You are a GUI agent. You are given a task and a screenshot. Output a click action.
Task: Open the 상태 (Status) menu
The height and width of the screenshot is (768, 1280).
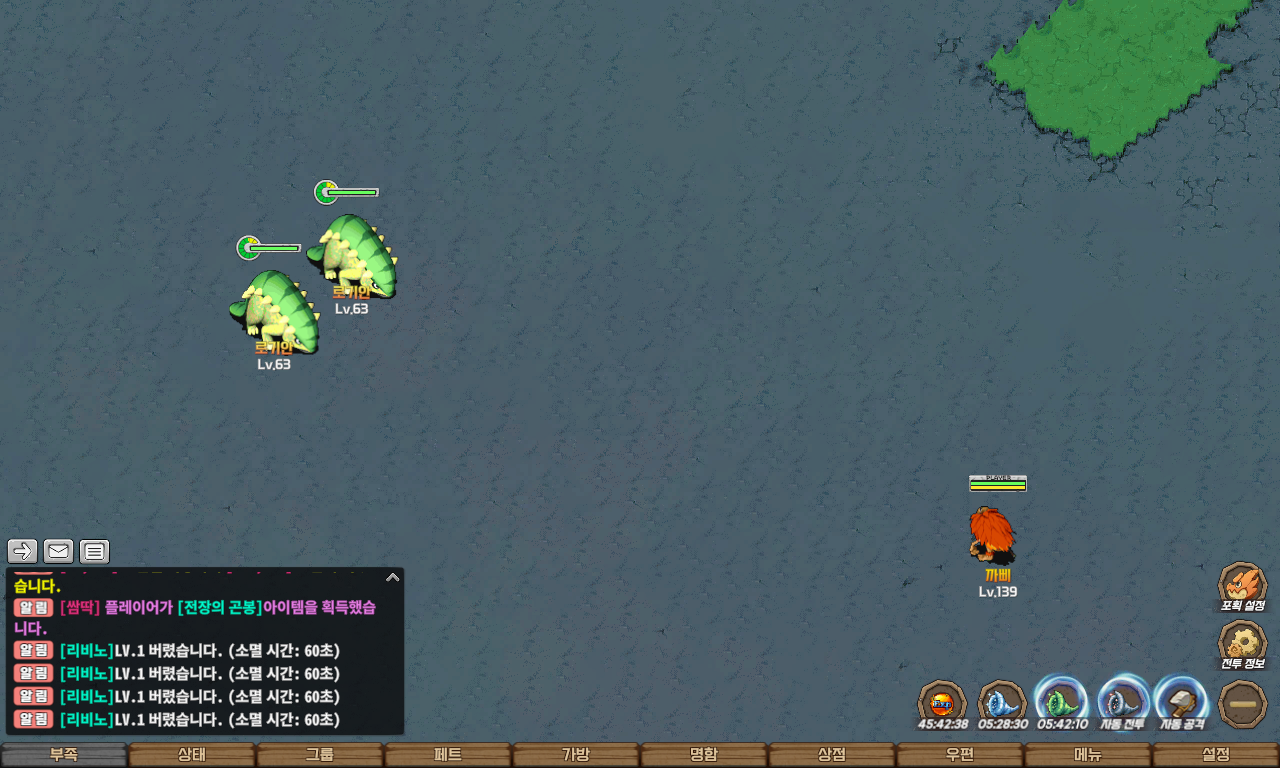click(192, 755)
